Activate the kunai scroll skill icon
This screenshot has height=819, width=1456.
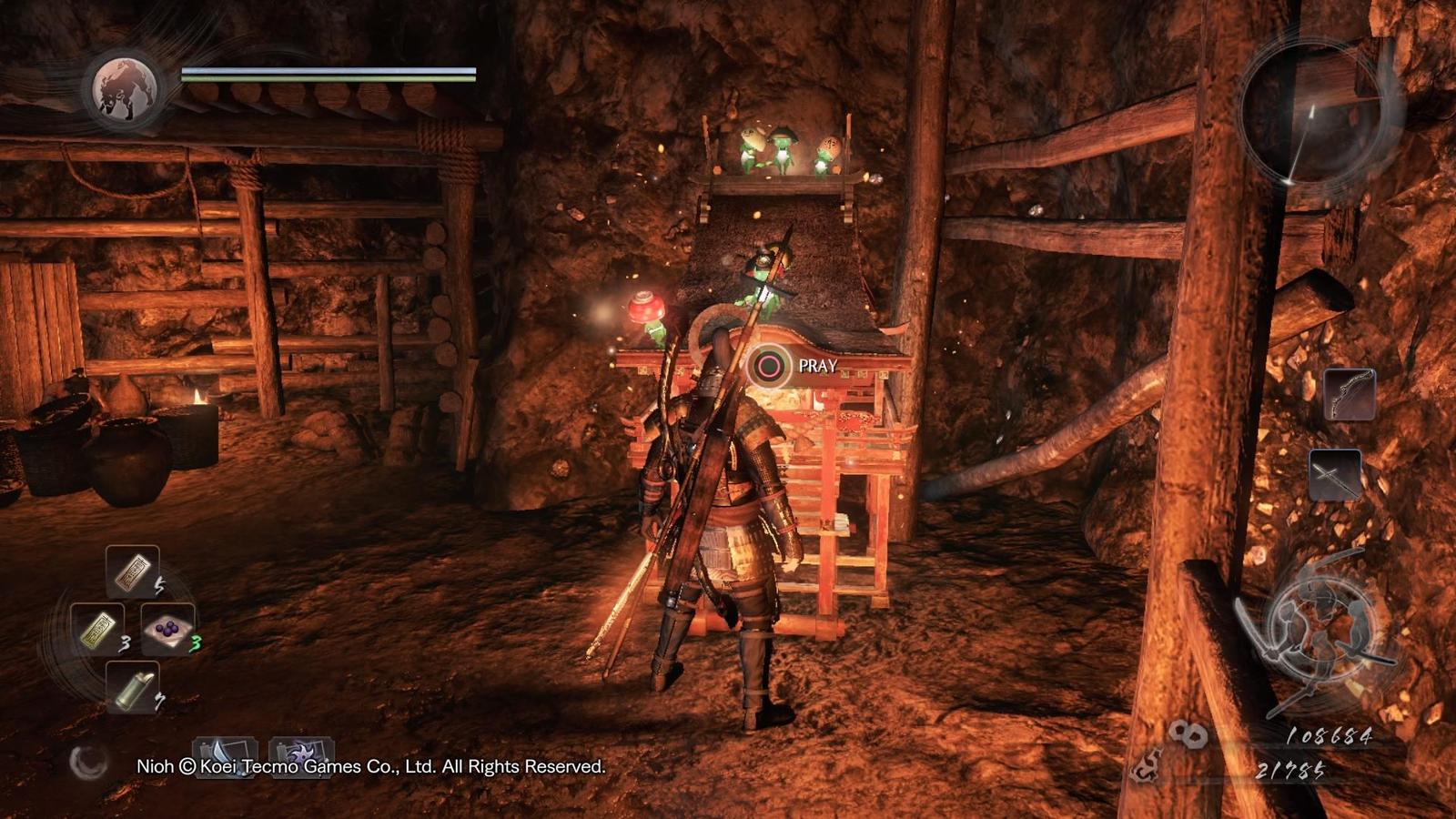224,754
